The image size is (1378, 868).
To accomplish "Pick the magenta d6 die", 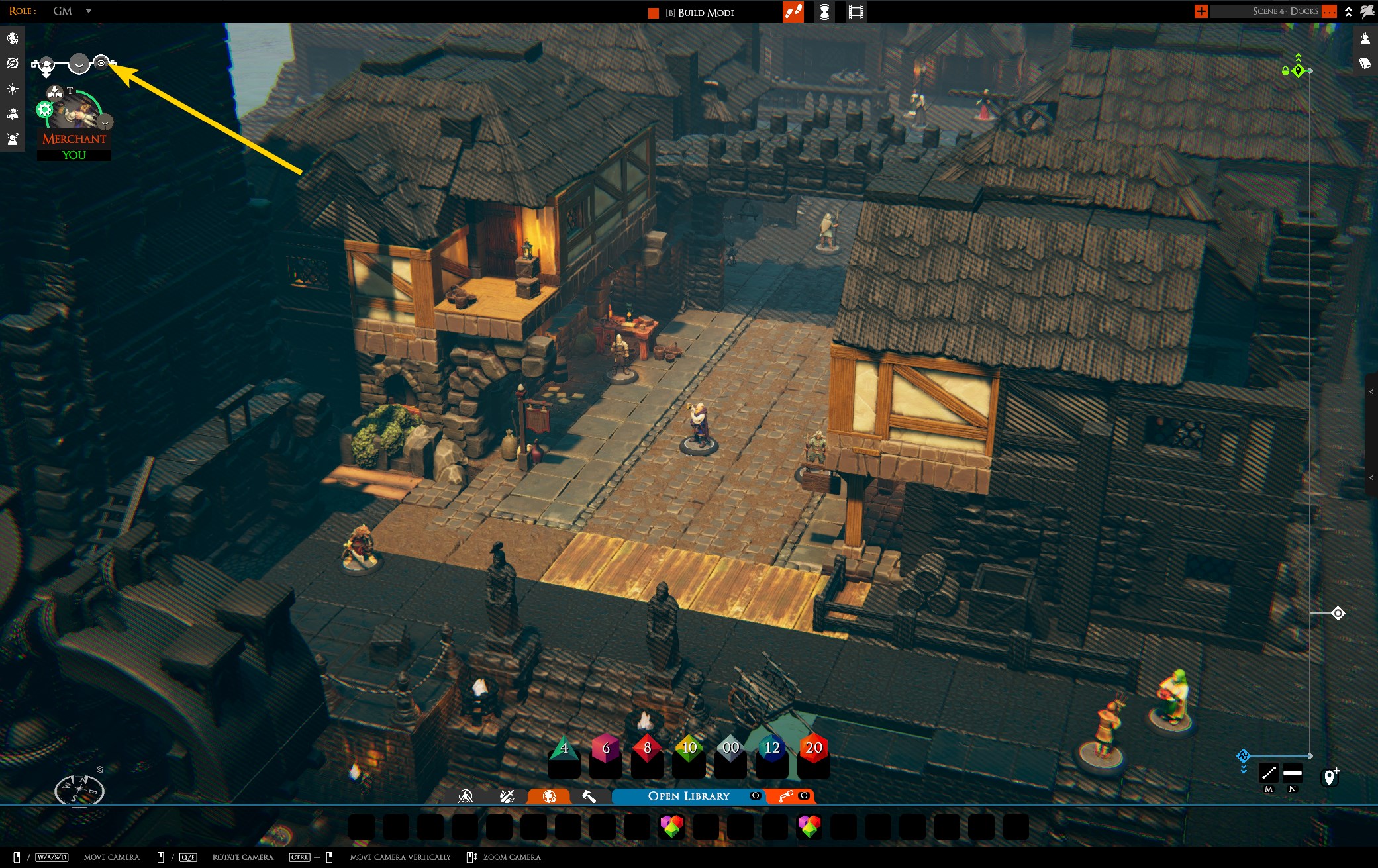I will pyautogui.click(x=605, y=749).
